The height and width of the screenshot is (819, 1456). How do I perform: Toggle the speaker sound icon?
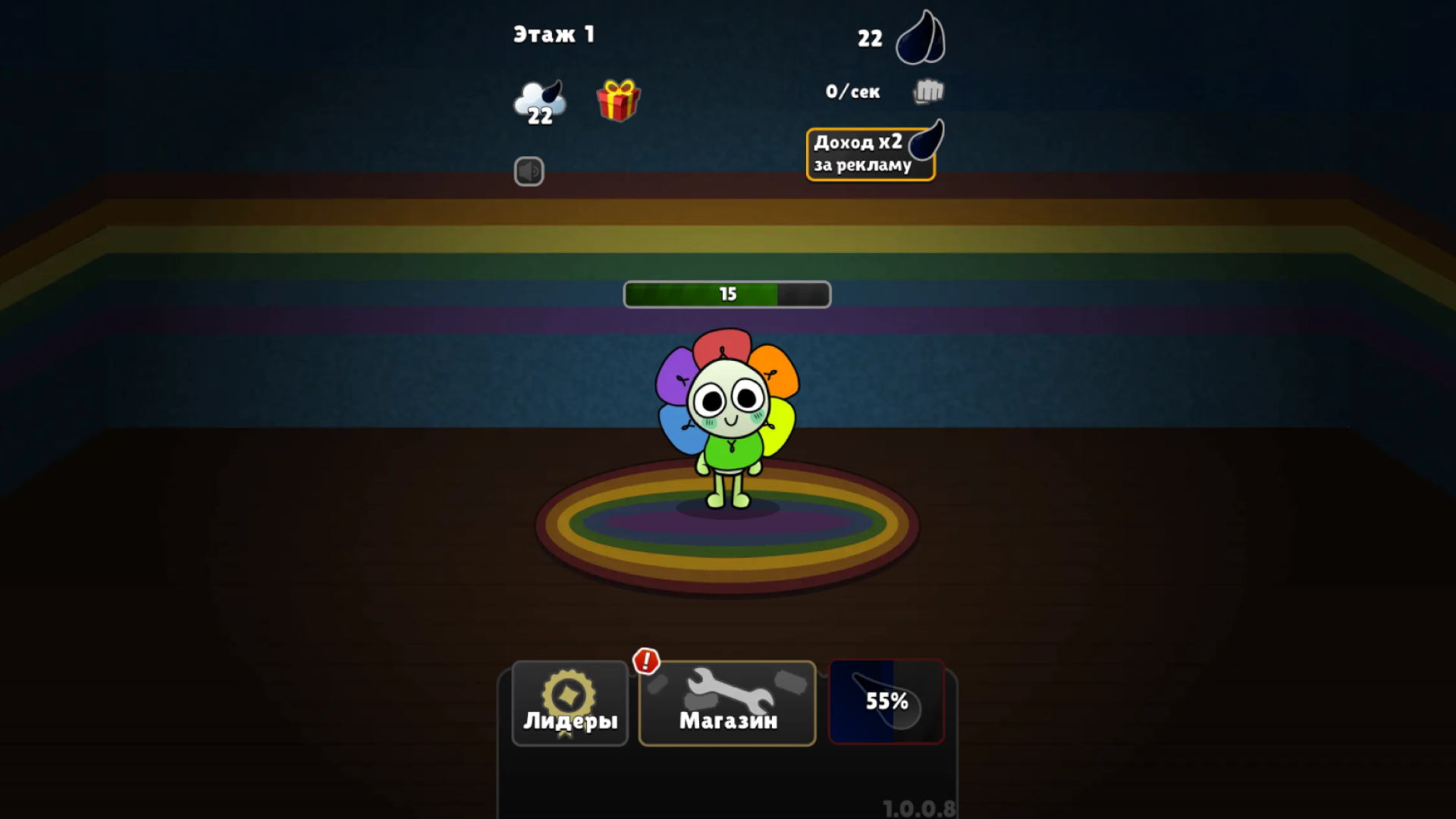[529, 171]
